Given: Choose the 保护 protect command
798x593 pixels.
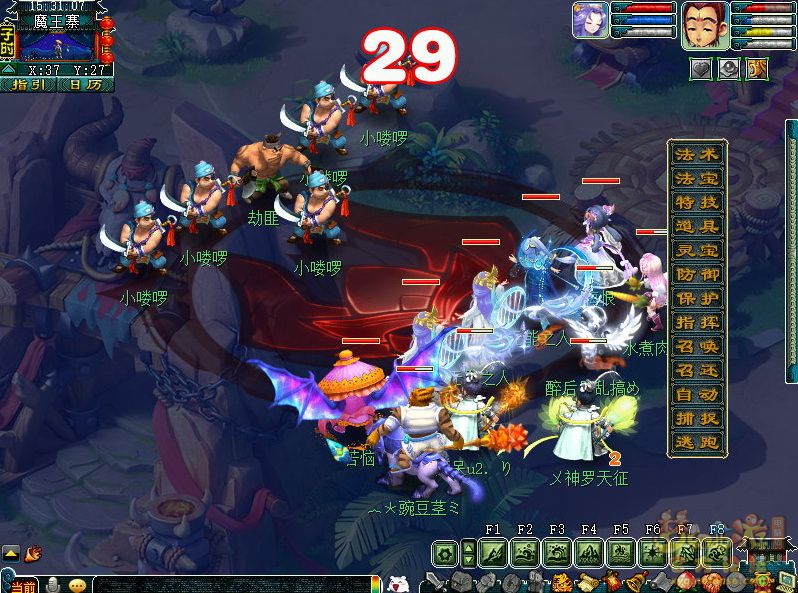Looking at the screenshot, I should [x=696, y=298].
